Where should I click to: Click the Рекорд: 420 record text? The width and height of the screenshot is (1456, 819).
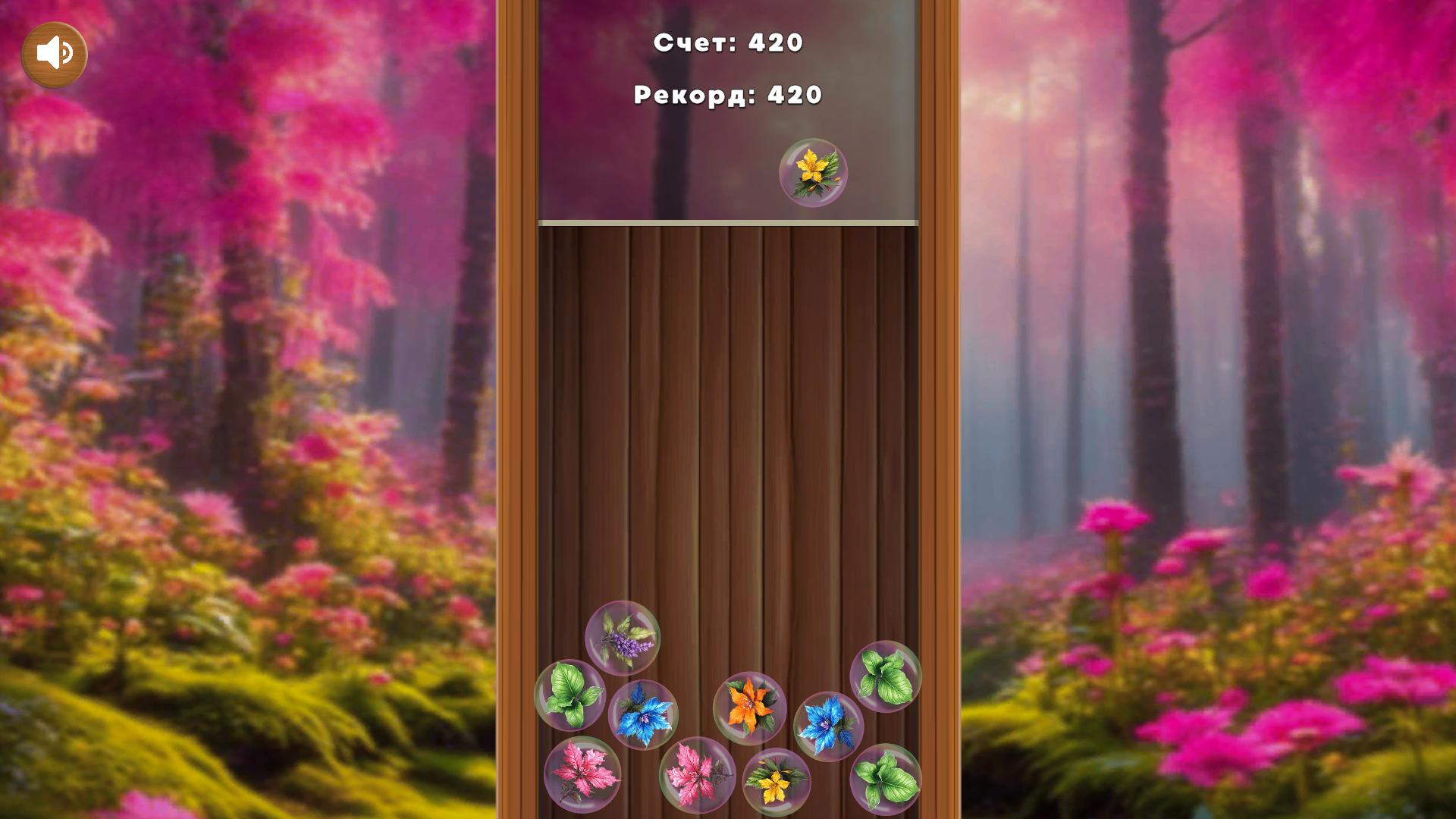tap(727, 95)
